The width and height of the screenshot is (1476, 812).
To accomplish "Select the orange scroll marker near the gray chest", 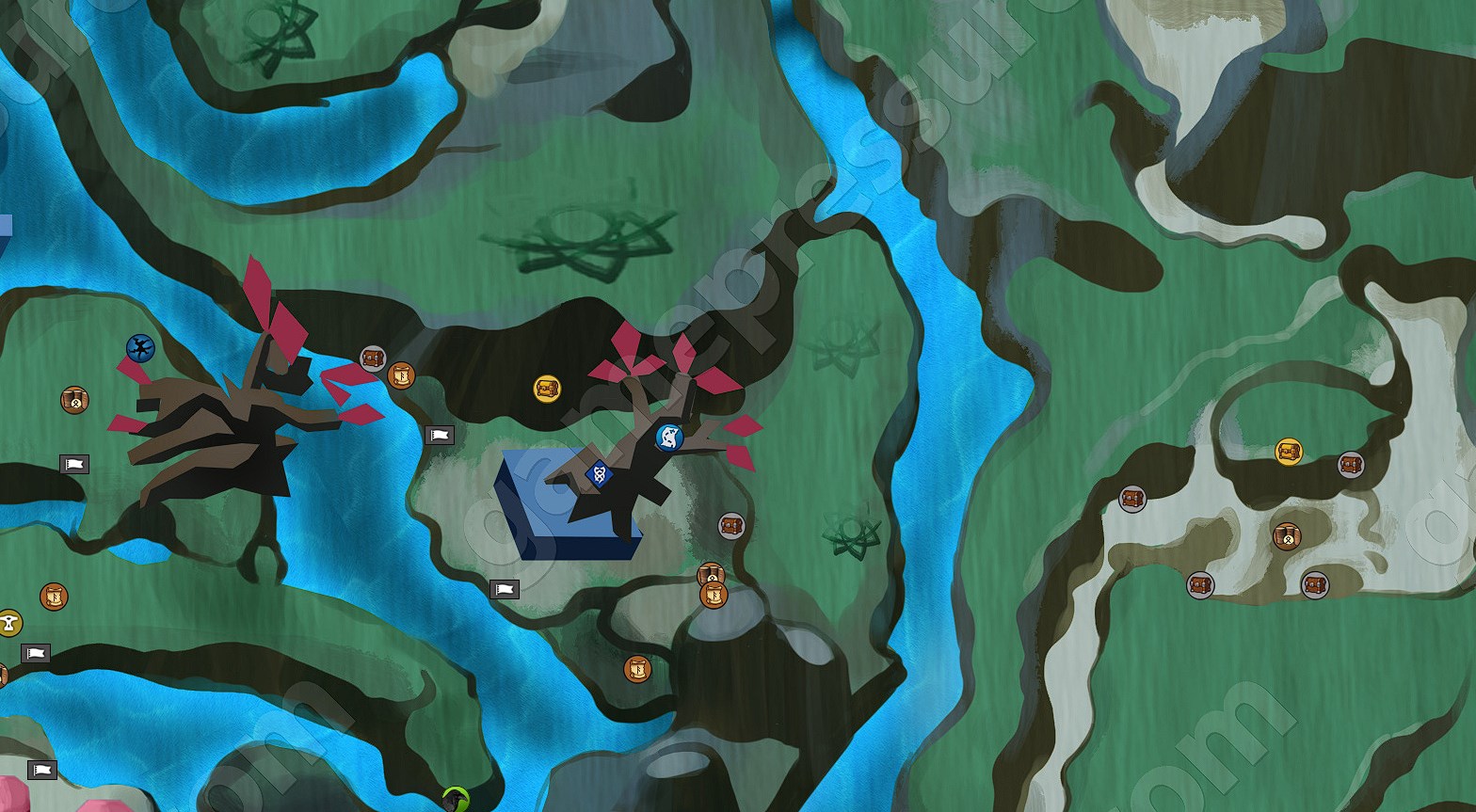I will (x=402, y=374).
